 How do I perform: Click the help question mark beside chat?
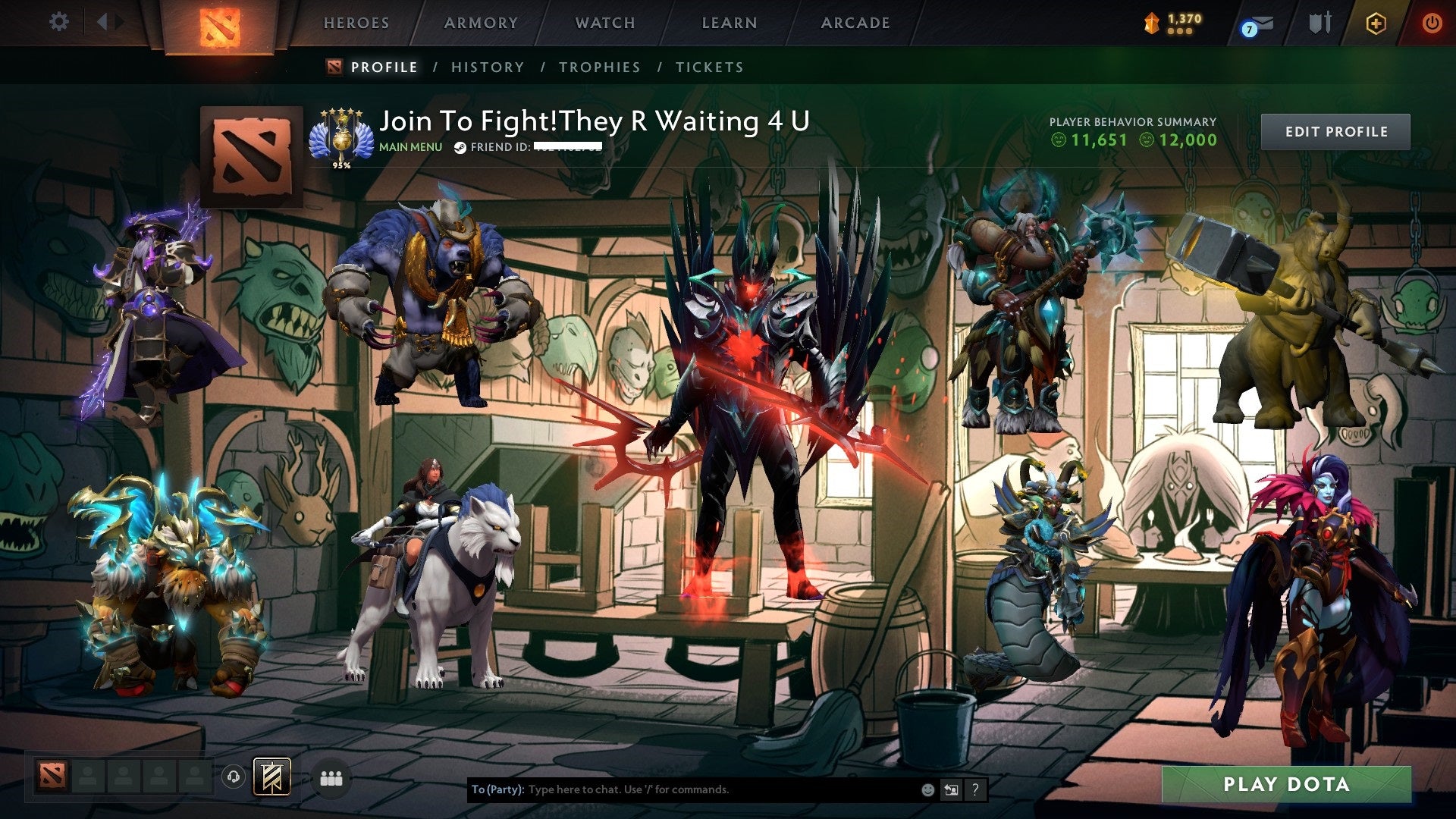coord(974,789)
